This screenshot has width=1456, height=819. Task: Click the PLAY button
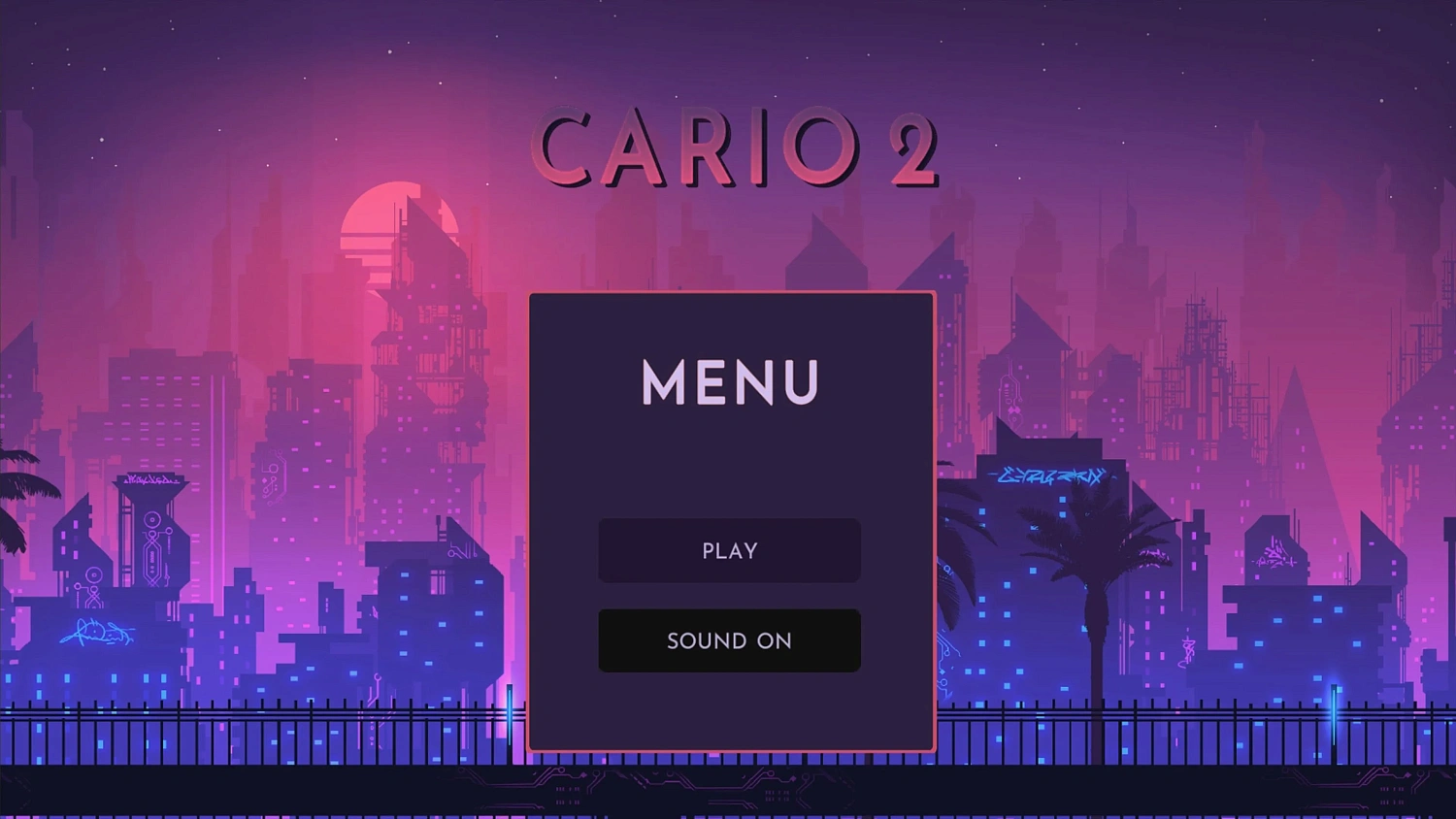pos(729,550)
